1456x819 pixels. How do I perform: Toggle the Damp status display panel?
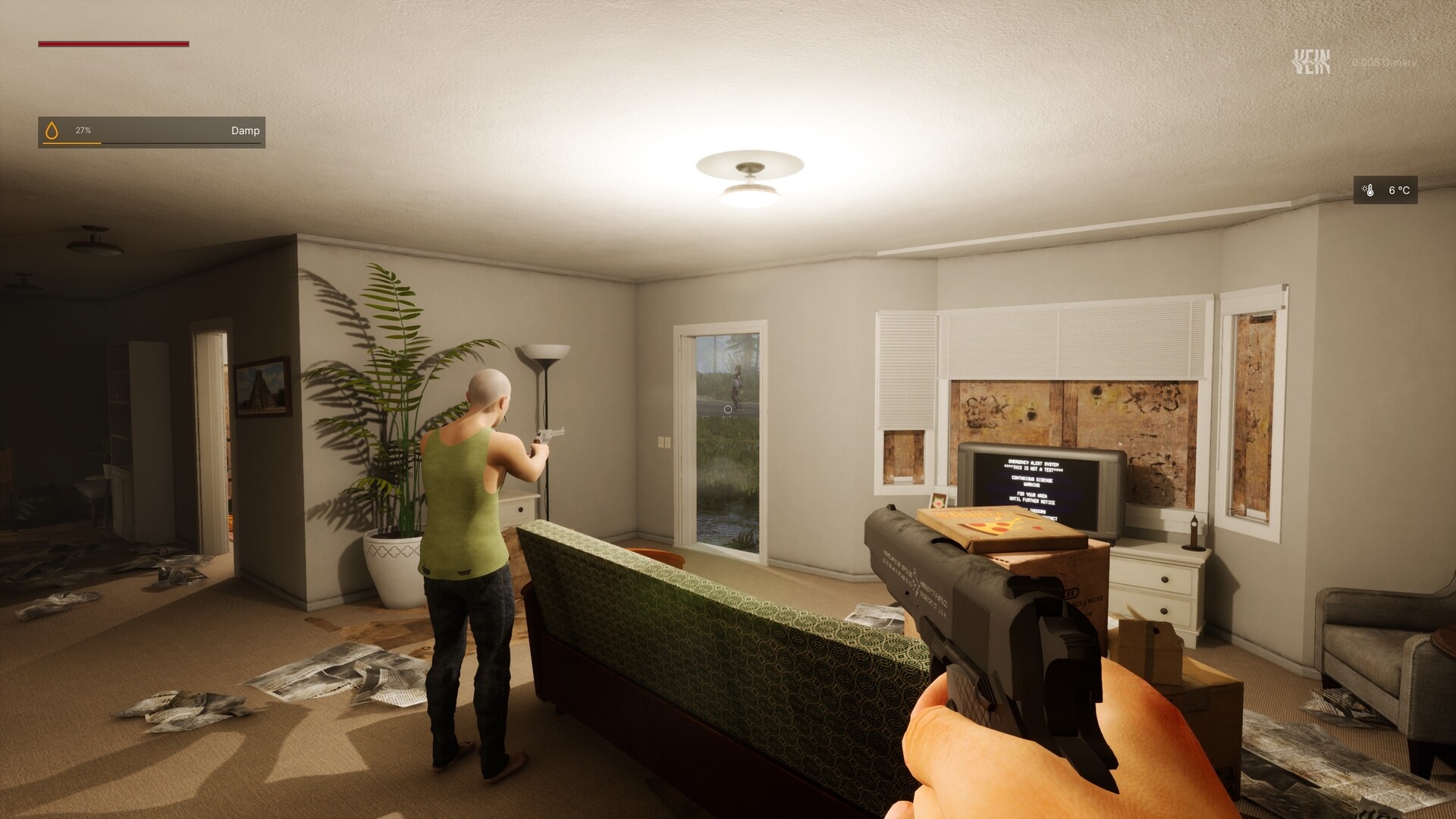pos(152,130)
